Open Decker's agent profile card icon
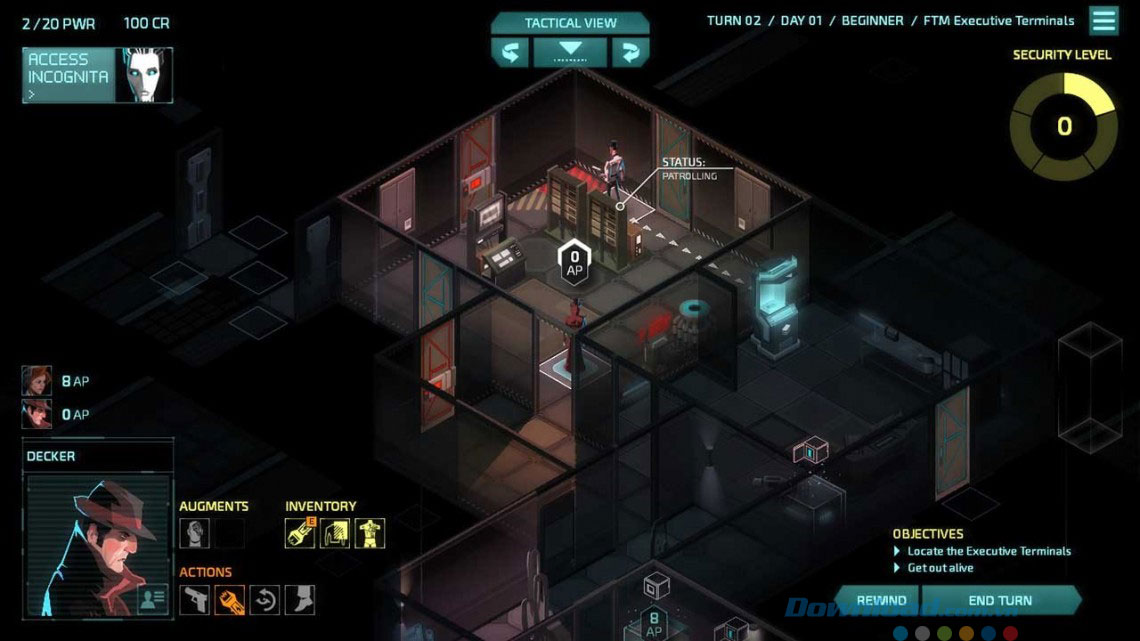Image resolution: width=1140 pixels, height=641 pixels. click(152, 599)
